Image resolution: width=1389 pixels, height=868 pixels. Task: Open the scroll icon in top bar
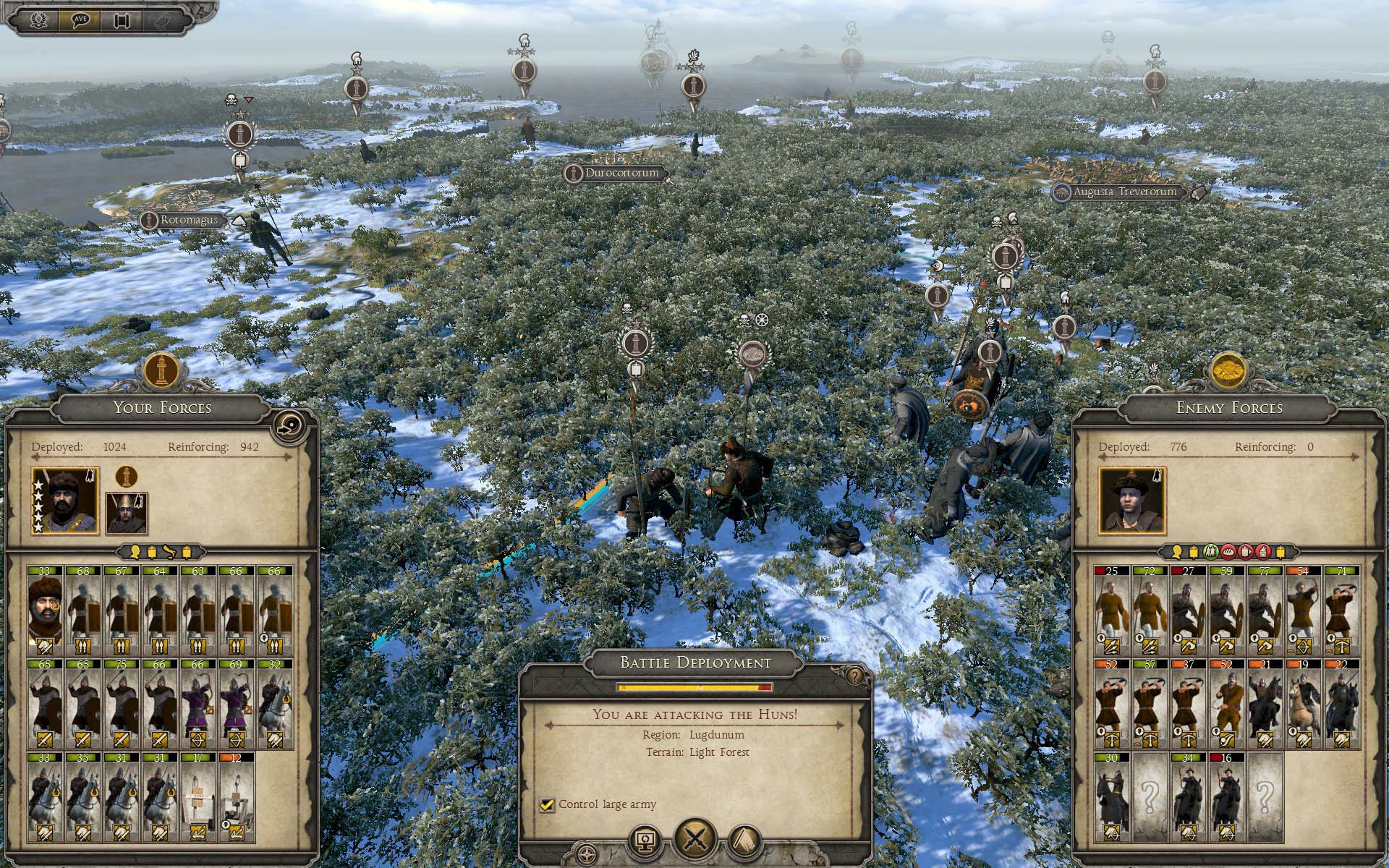[x=122, y=20]
